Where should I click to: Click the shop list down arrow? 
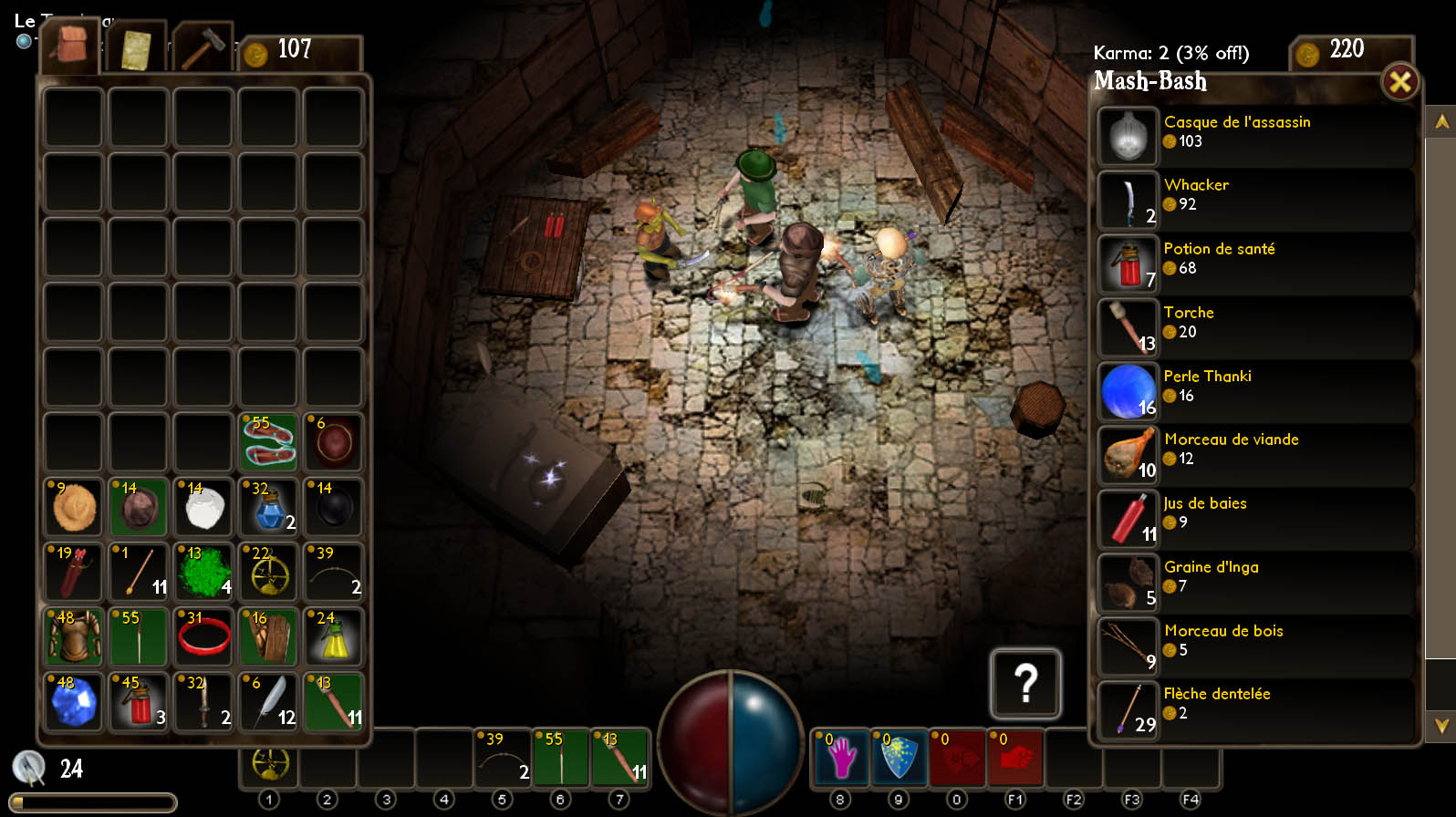tap(1441, 726)
